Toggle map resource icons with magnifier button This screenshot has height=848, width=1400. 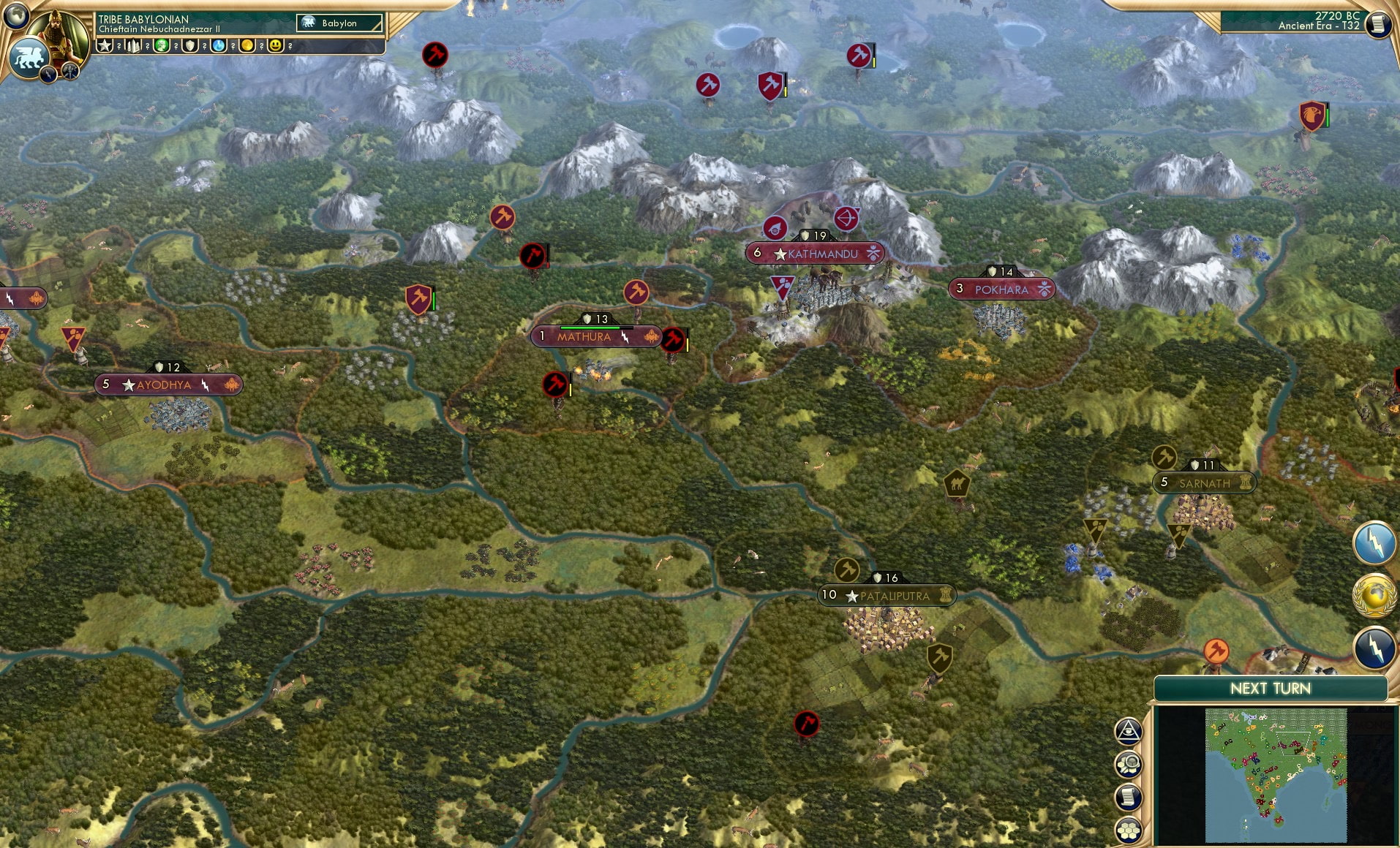tap(1129, 765)
